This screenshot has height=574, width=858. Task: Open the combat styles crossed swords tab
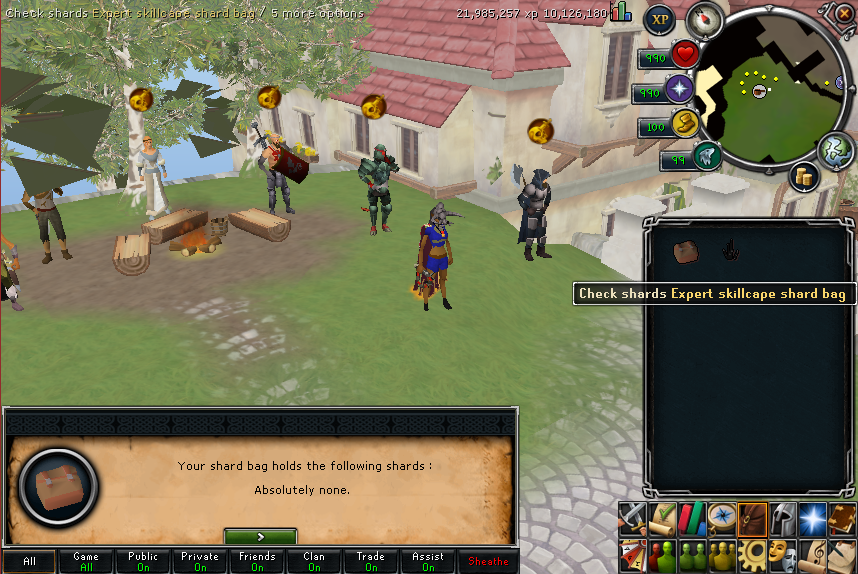pyautogui.click(x=631, y=517)
